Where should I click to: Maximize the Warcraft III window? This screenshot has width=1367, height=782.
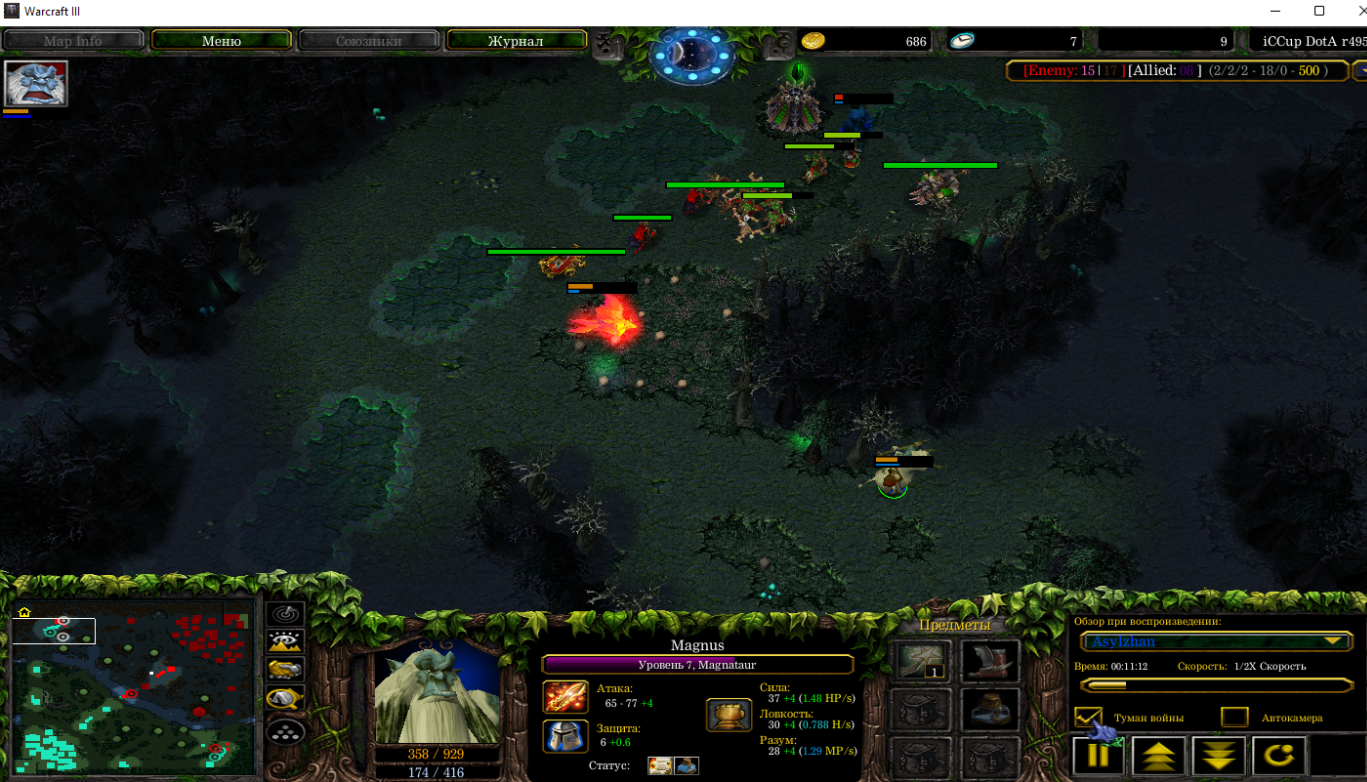click(x=1319, y=11)
